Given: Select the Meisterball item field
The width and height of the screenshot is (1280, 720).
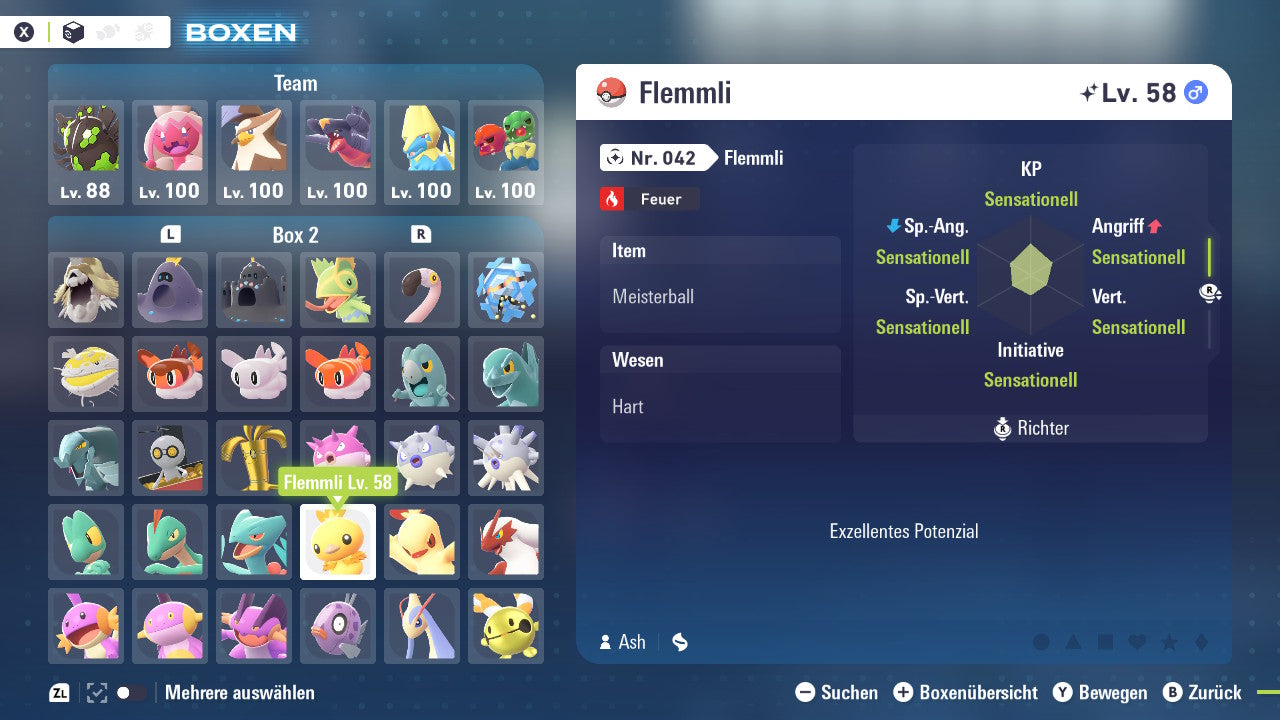Looking at the screenshot, I should tap(720, 296).
